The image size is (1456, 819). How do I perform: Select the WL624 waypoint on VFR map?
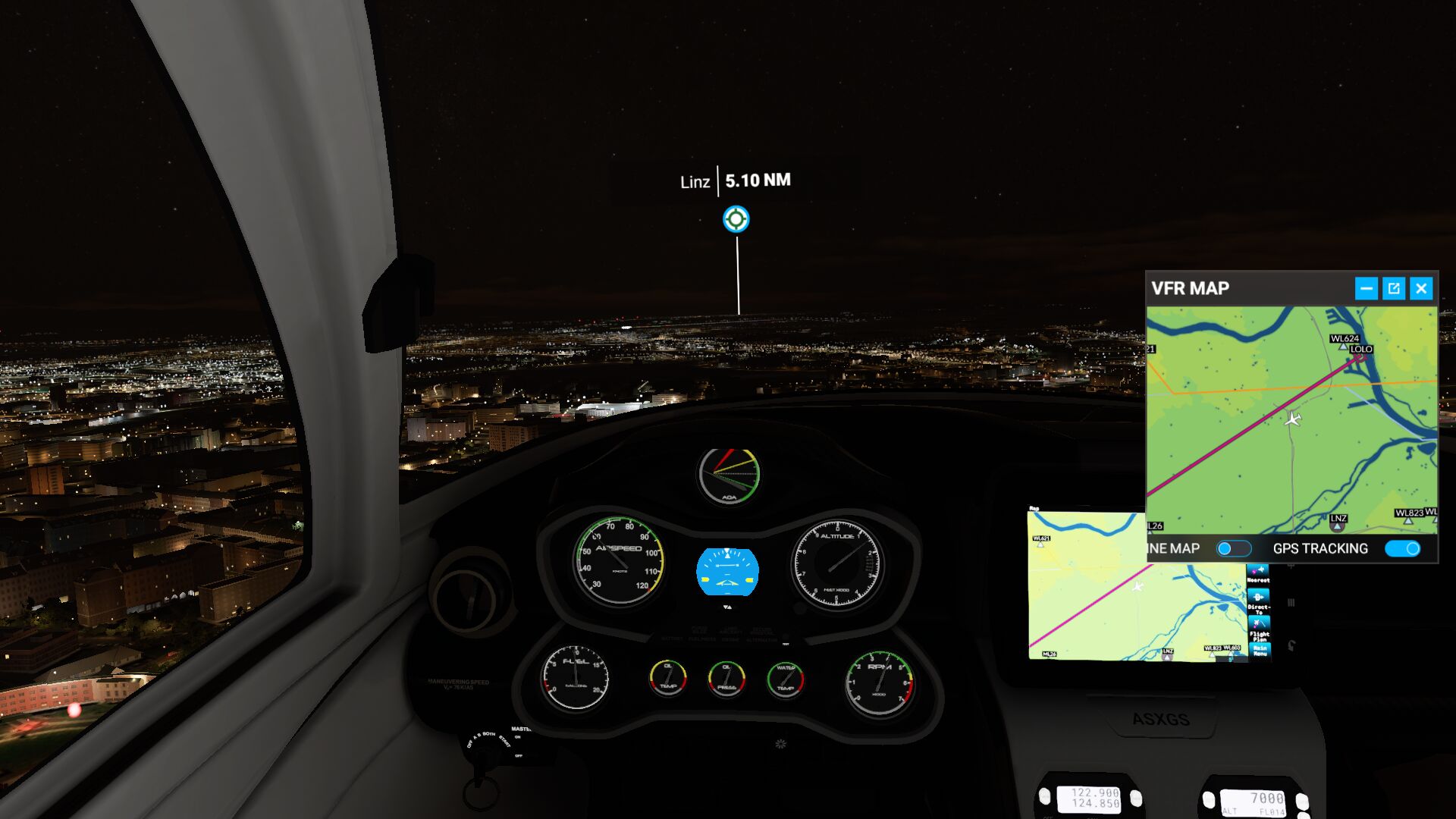pos(1343,345)
